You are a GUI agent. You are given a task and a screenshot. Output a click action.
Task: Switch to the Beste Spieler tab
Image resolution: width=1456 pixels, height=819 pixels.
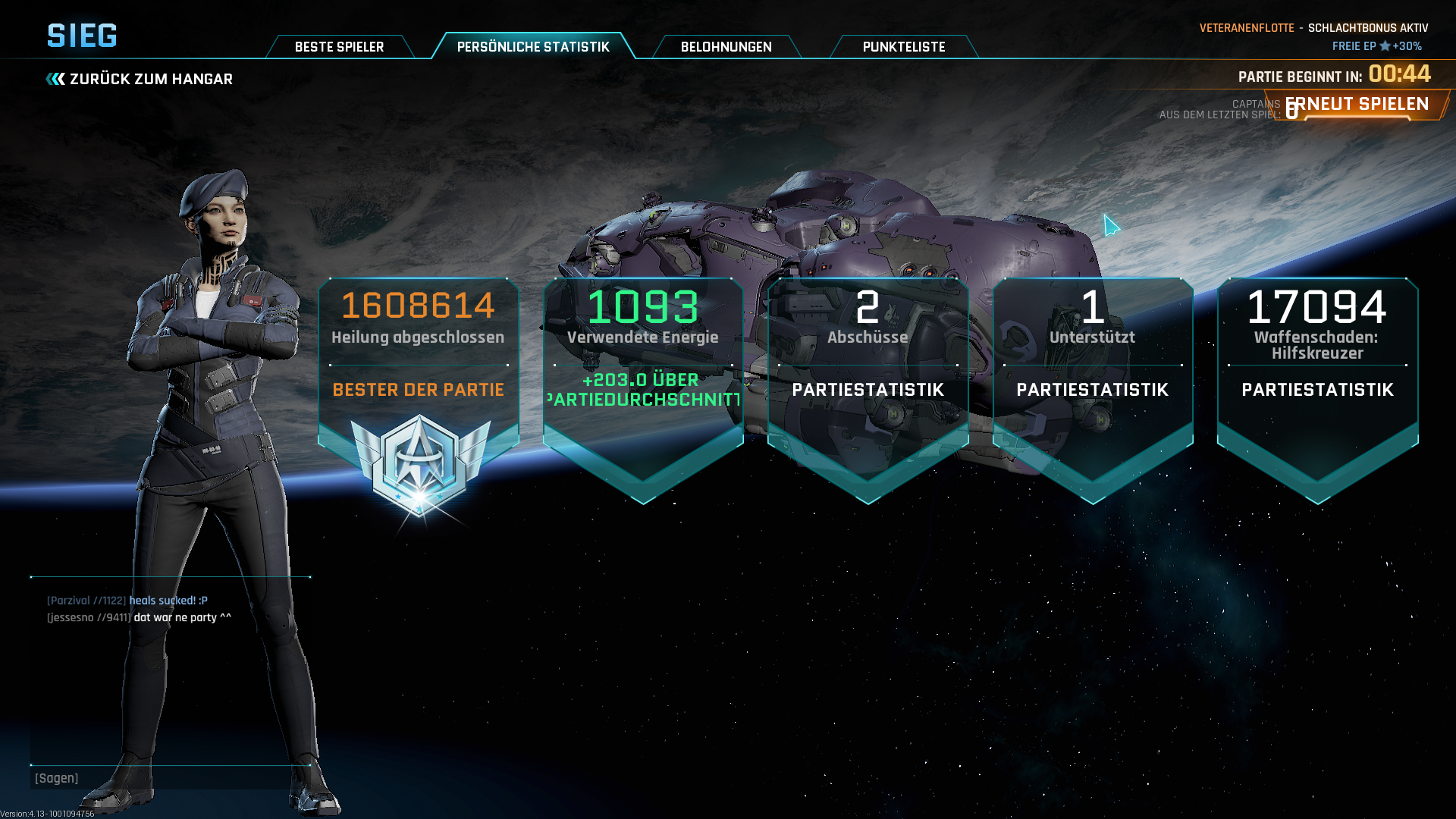(x=339, y=47)
